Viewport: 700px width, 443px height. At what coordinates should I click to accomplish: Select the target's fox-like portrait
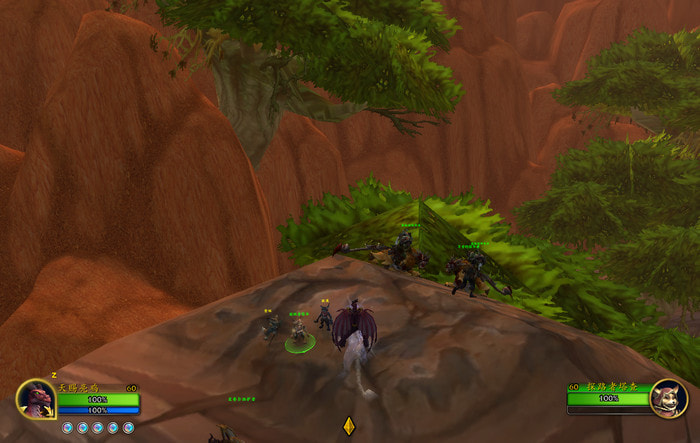[x=666, y=399]
